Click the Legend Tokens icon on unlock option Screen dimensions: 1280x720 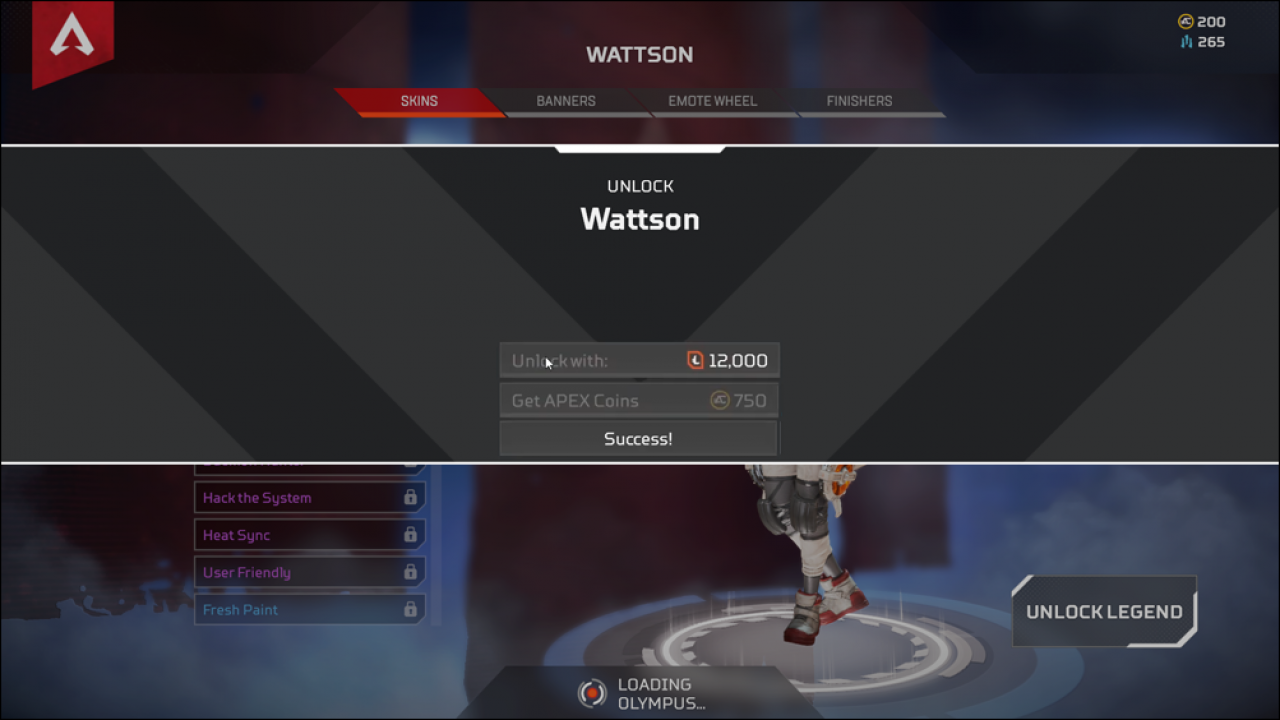(x=697, y=360)
